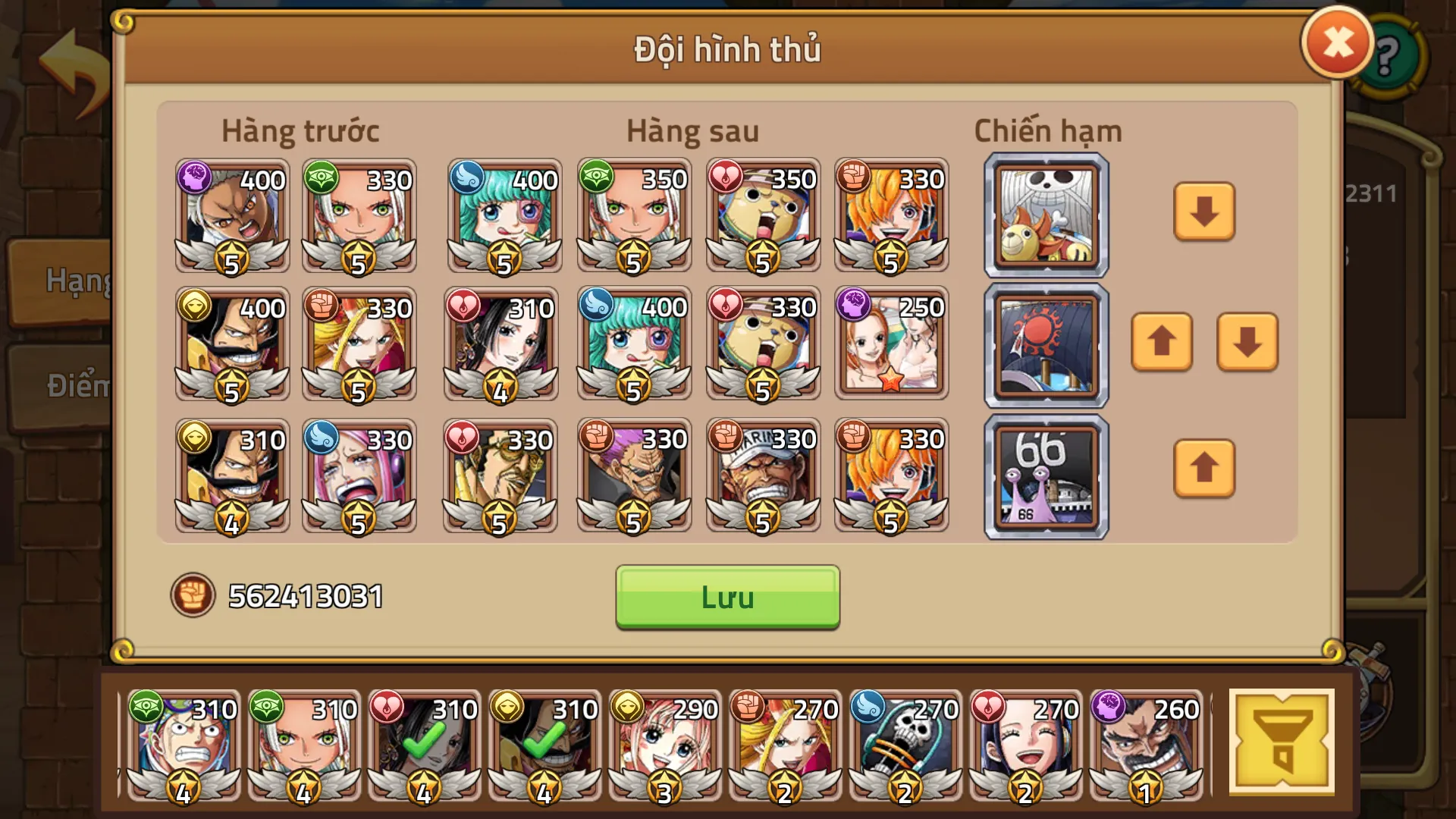
Task: Click the back arrow in the top left
Action: pyautogui.click(x=72, y=59)
